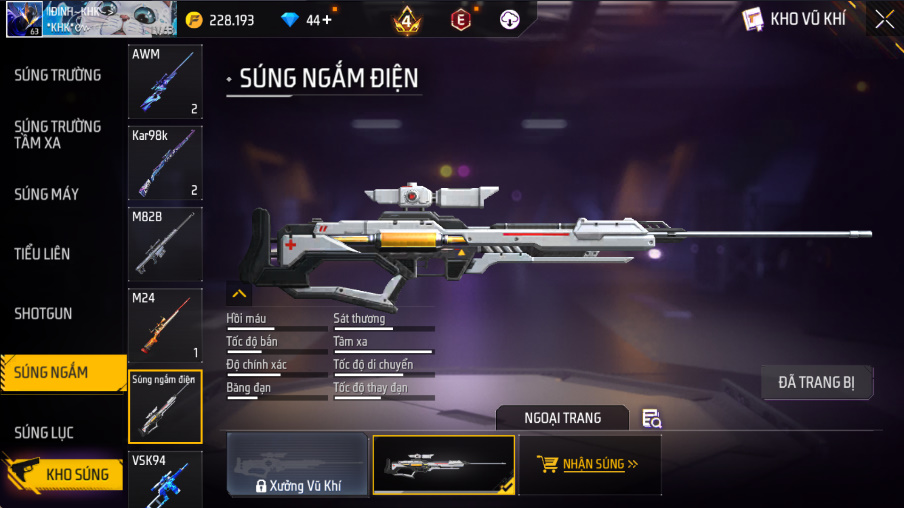Open the Kho Vũ Khí weapon vault
Screen dimensions: 904x508
coord(794,19)
